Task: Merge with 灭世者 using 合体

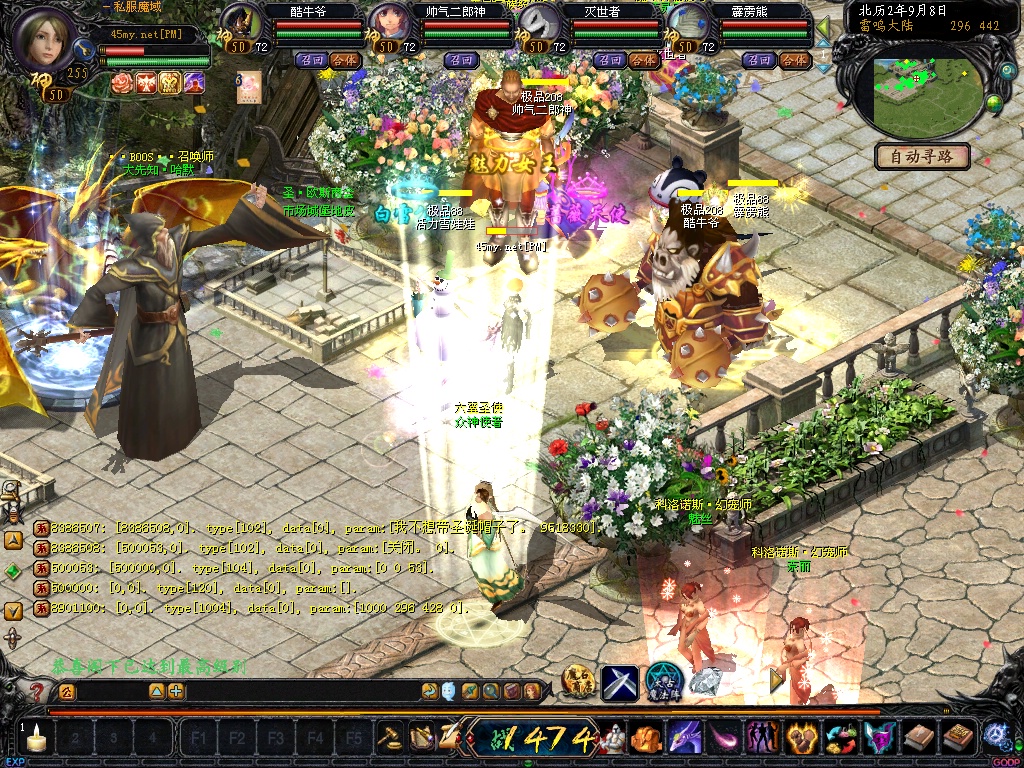Action: (x=643, y=60)
